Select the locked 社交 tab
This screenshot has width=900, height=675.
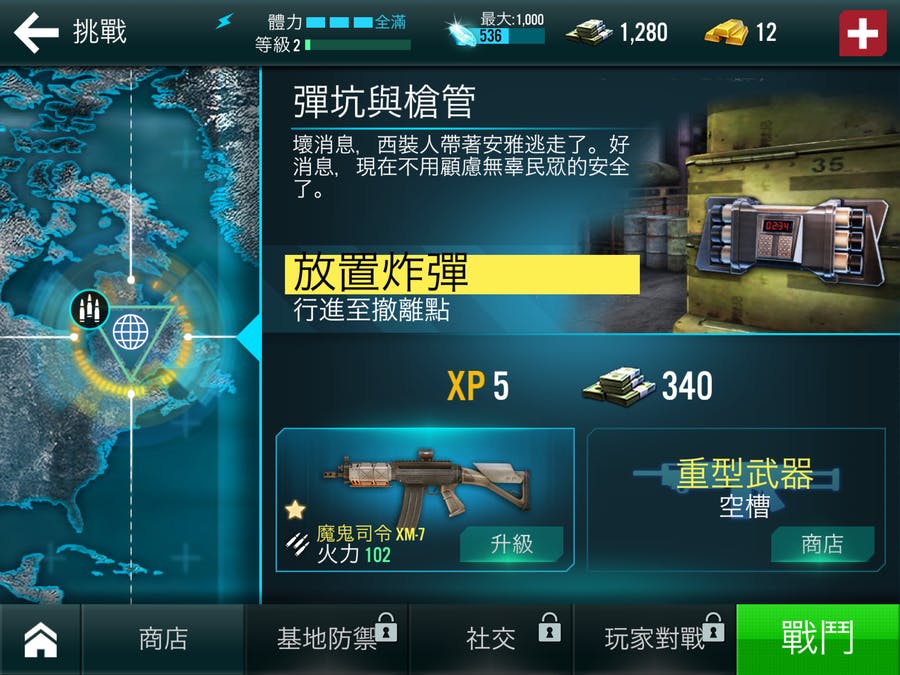click(491, 639)
